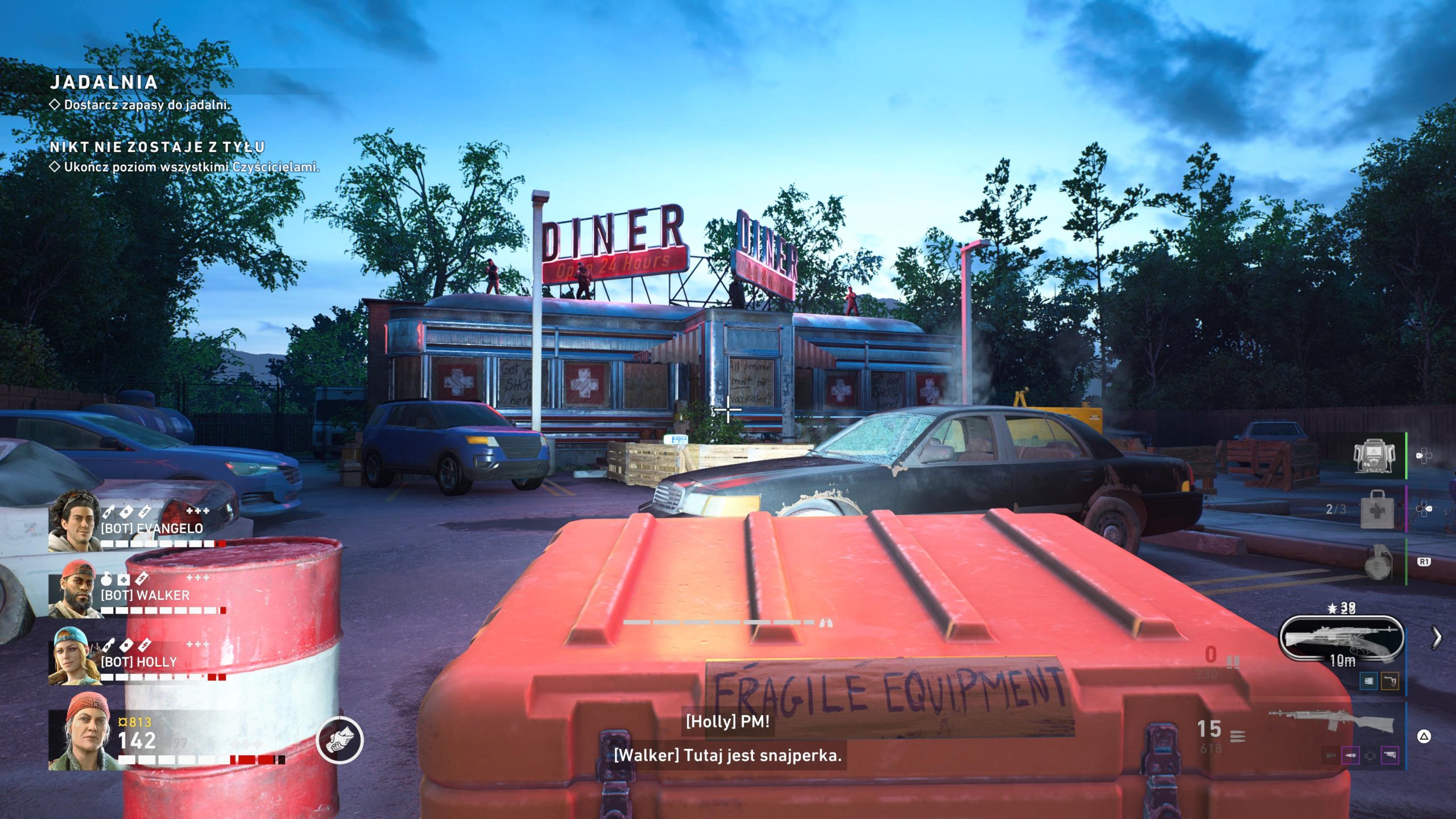The width and height of the screenshot is (1456, 819).
Task: Activate the handshake ability icon
Action: [340, 739]
